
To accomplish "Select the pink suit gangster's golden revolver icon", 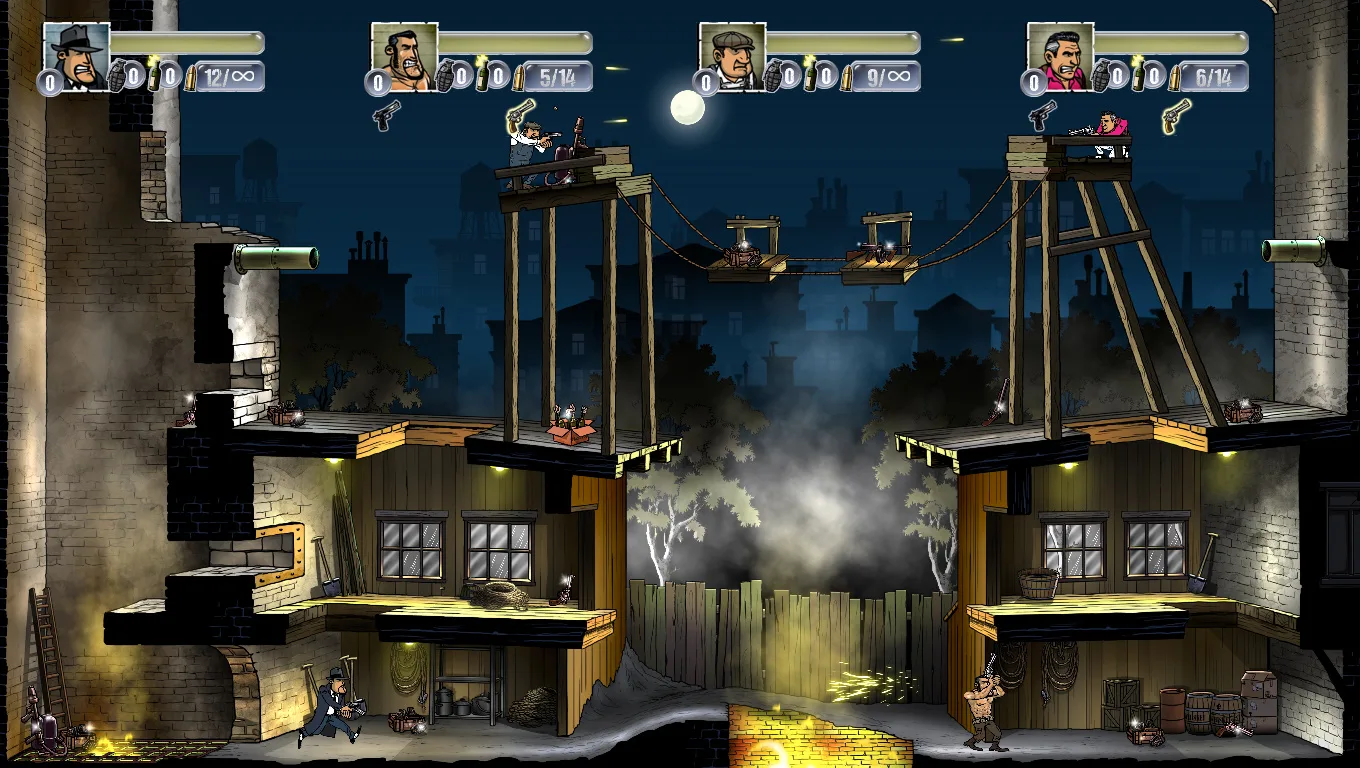I will [1176, 115].
